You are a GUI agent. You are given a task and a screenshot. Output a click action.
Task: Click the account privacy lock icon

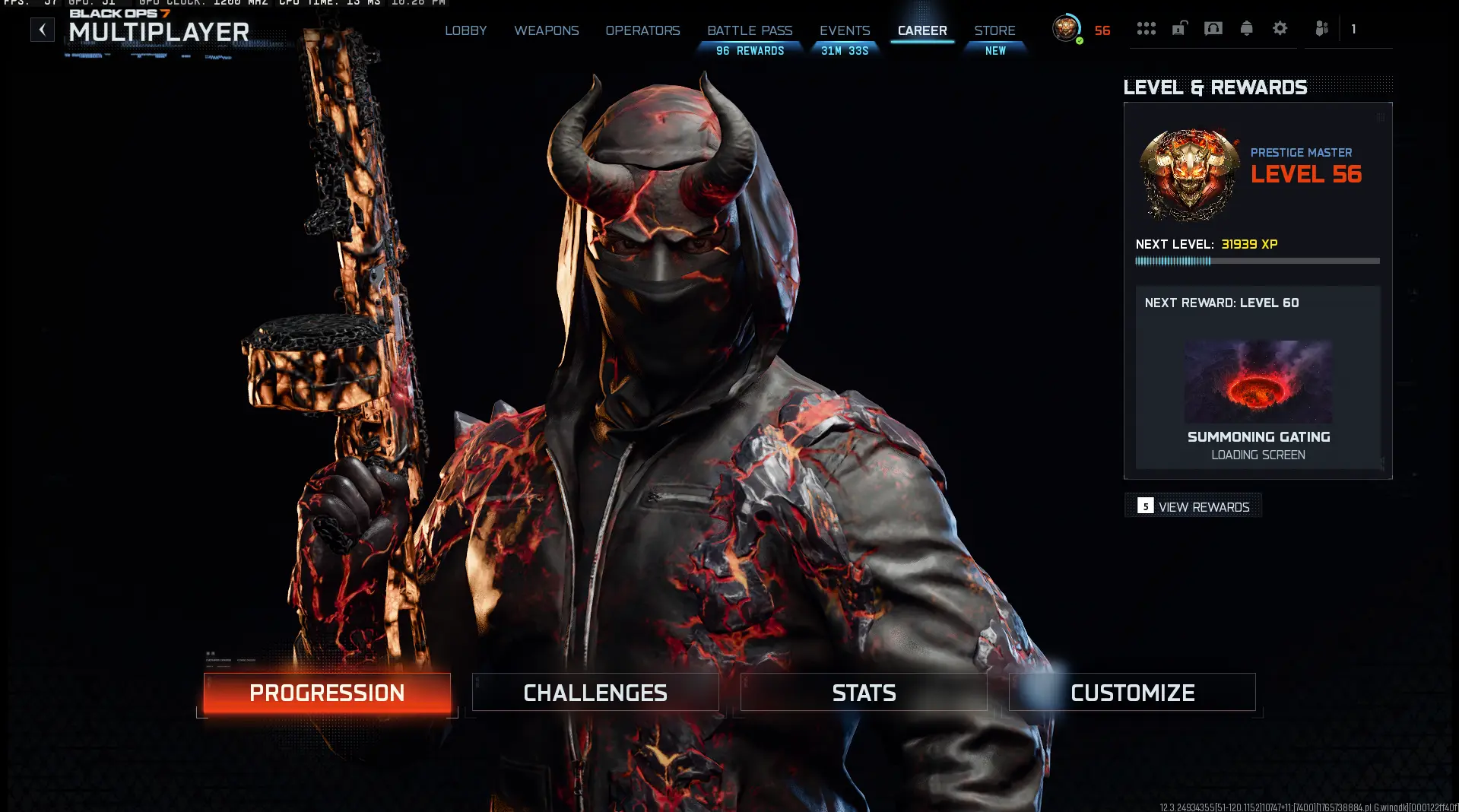(1179, 28)
